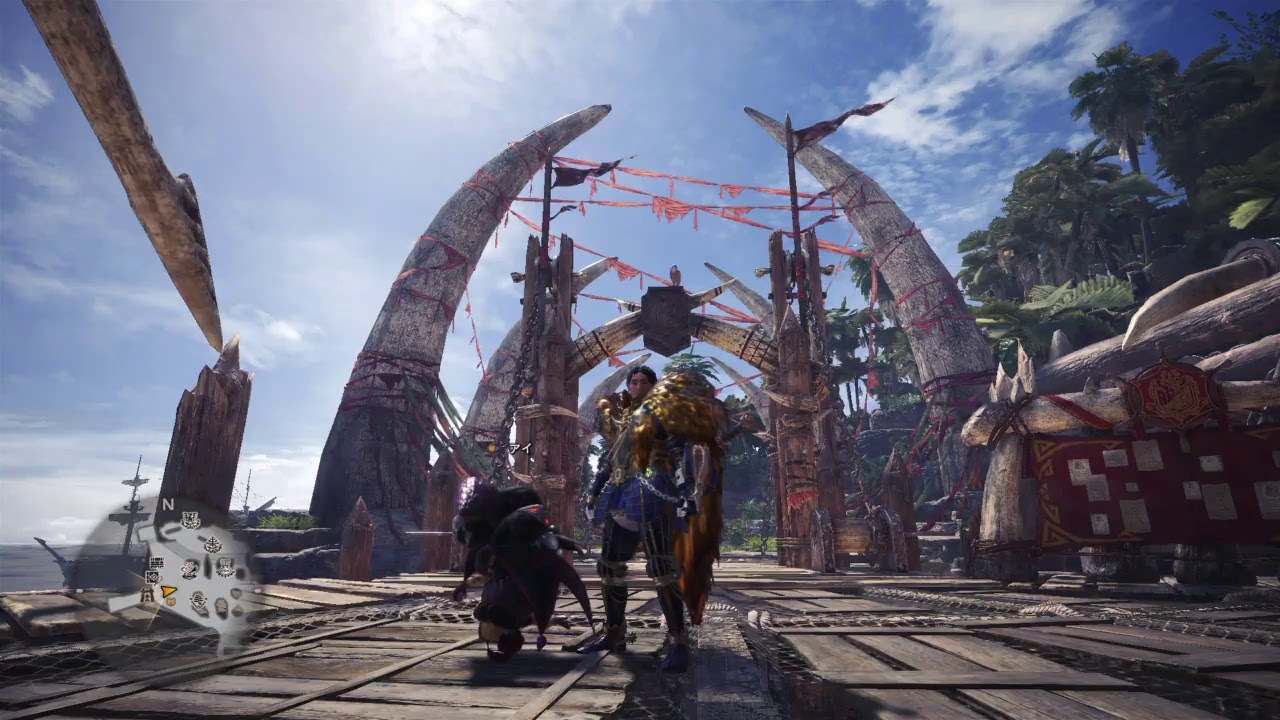This screenshot has height=720, width=1280.
Task: Click the leaf-patterned facility icon below the player arrow
Action: 197,601
